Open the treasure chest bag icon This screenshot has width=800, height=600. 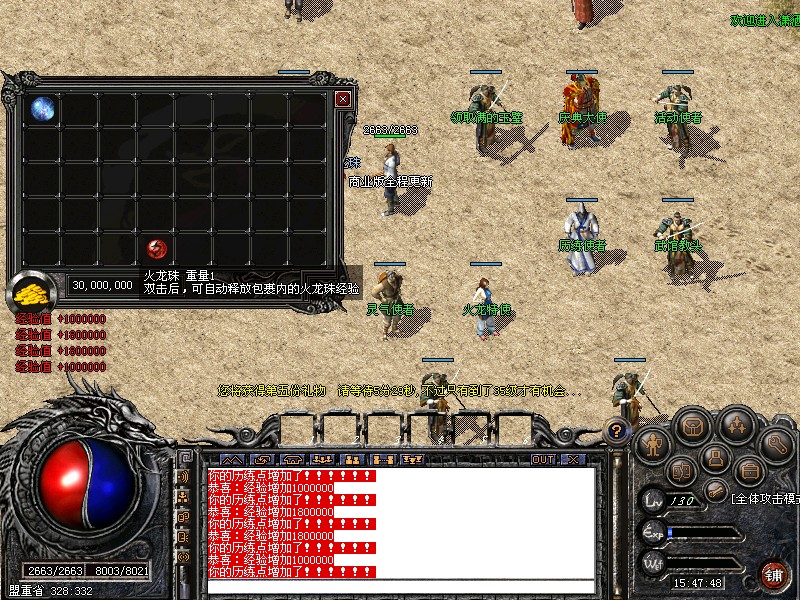[x=692, y=426]
